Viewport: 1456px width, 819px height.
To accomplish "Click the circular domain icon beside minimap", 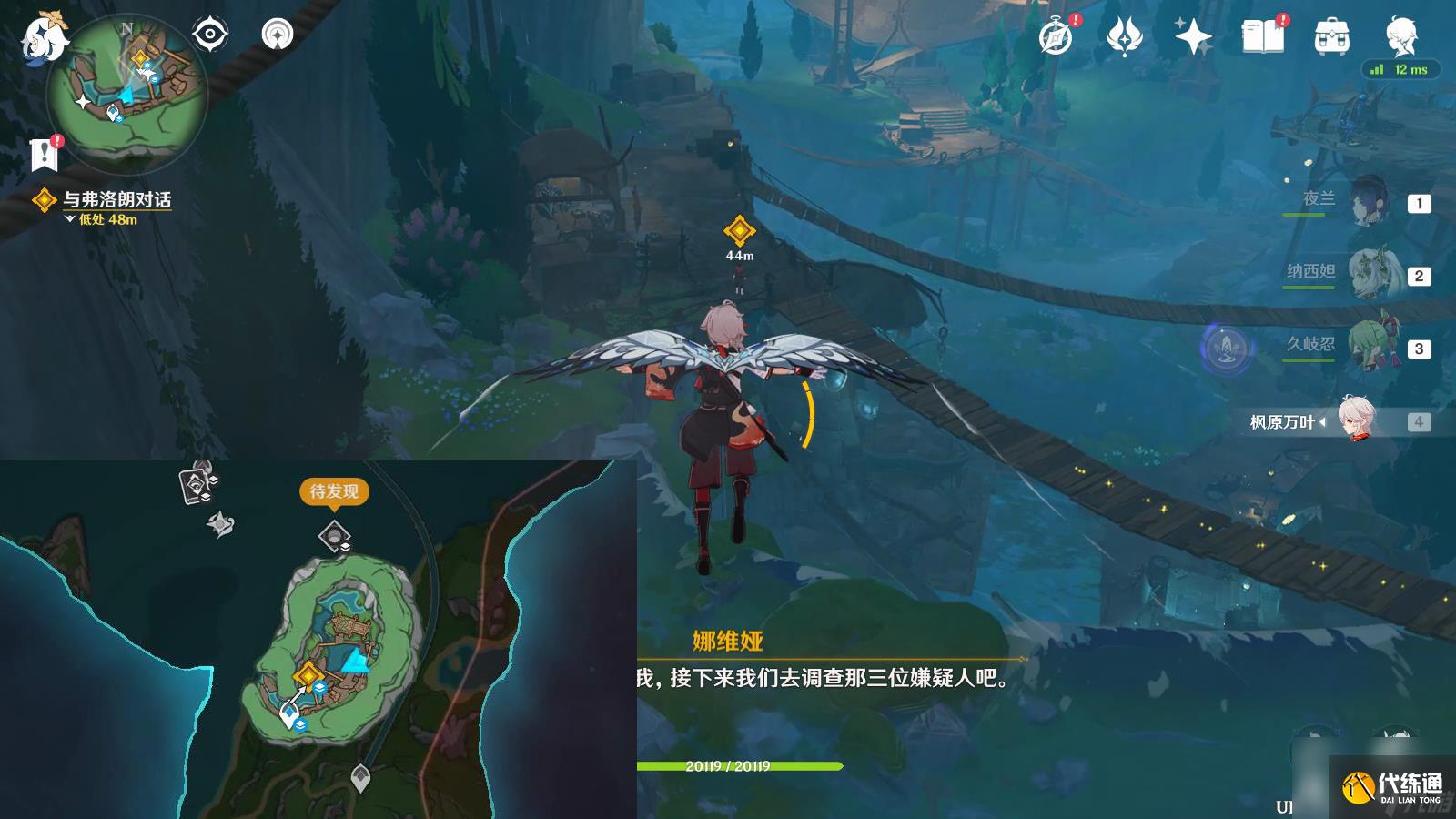I will (x=278, y=35).
